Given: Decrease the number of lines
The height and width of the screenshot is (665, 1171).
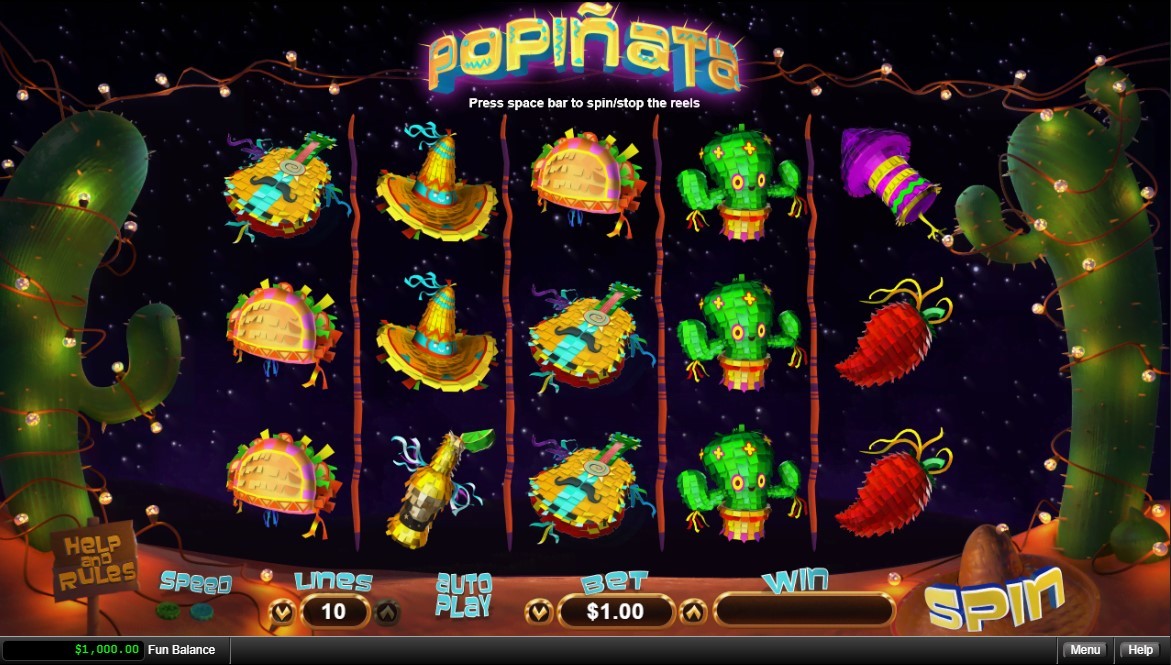Looking at the screenshot, I should pyautogui.click(x=283, y=610).
